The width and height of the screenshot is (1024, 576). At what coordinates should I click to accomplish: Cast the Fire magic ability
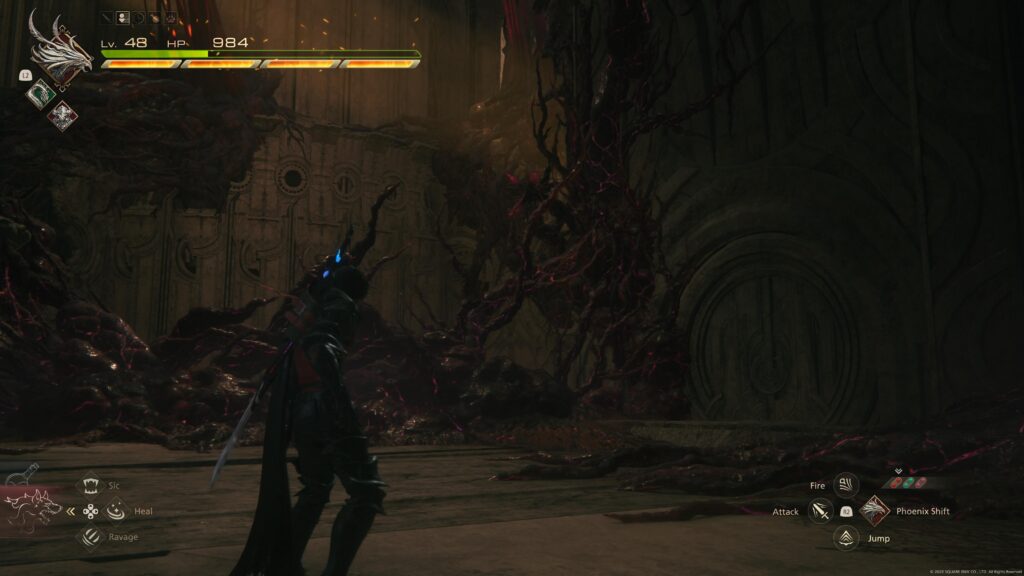(846, 485)
